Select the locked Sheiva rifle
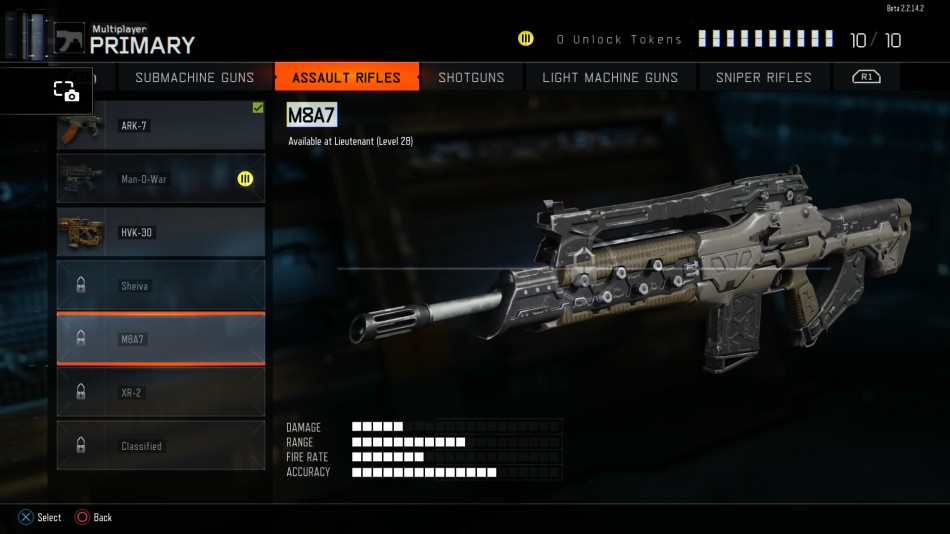This screenshot has width=950, height=534. (x=161, y=286)
